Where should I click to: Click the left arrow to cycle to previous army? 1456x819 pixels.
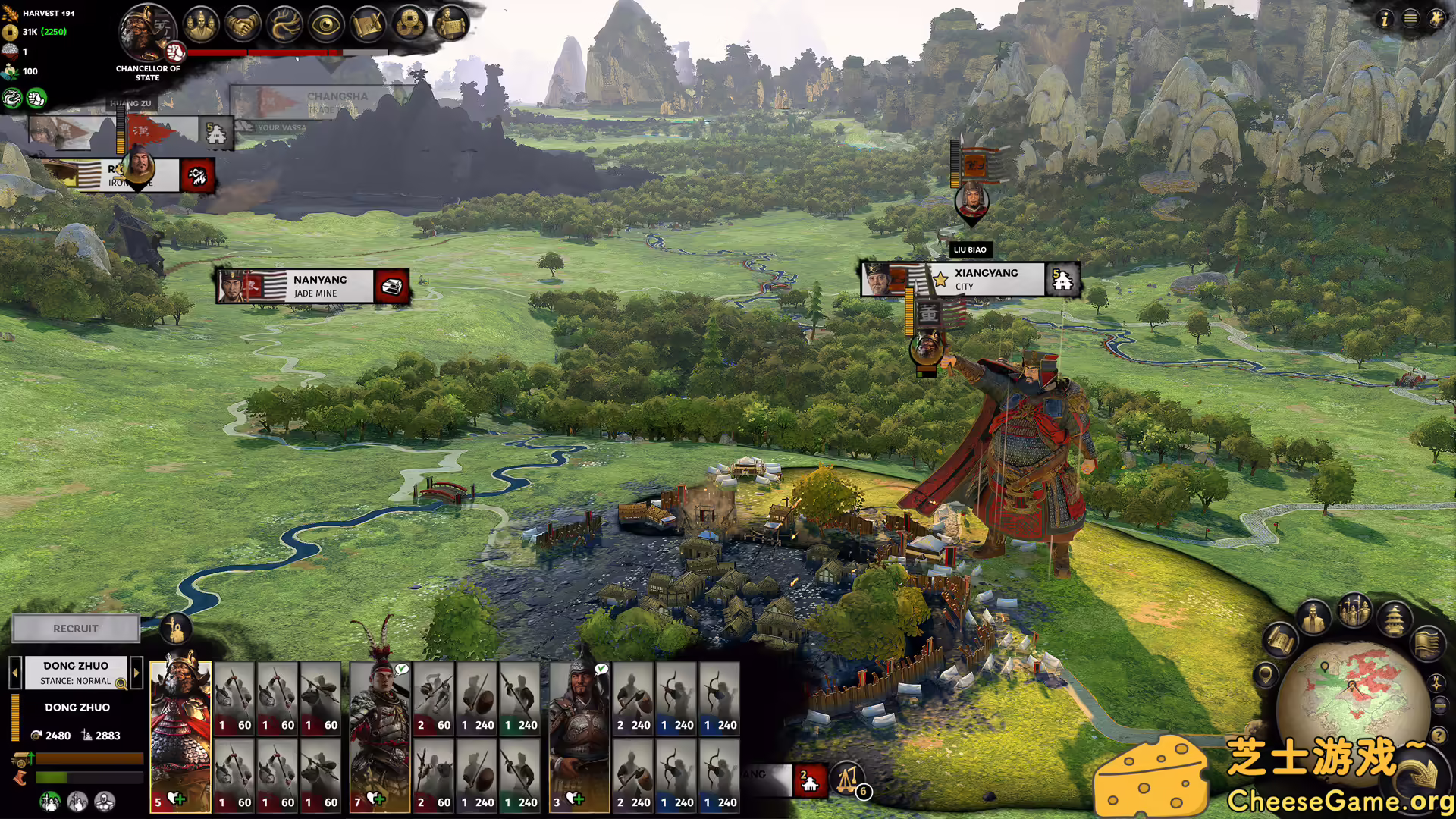coord(15,673)
